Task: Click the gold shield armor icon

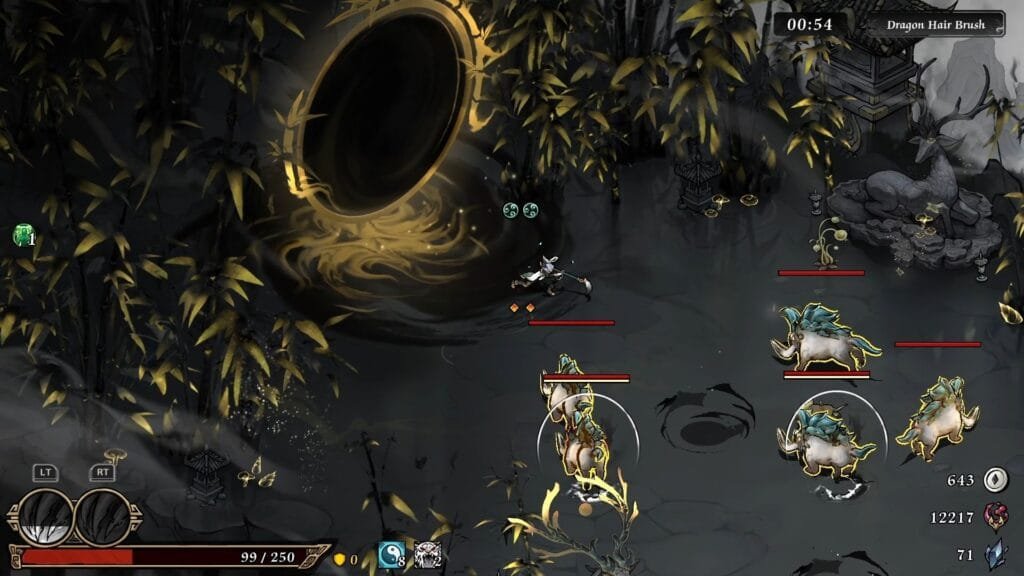Action: click(x=339, y=559)
